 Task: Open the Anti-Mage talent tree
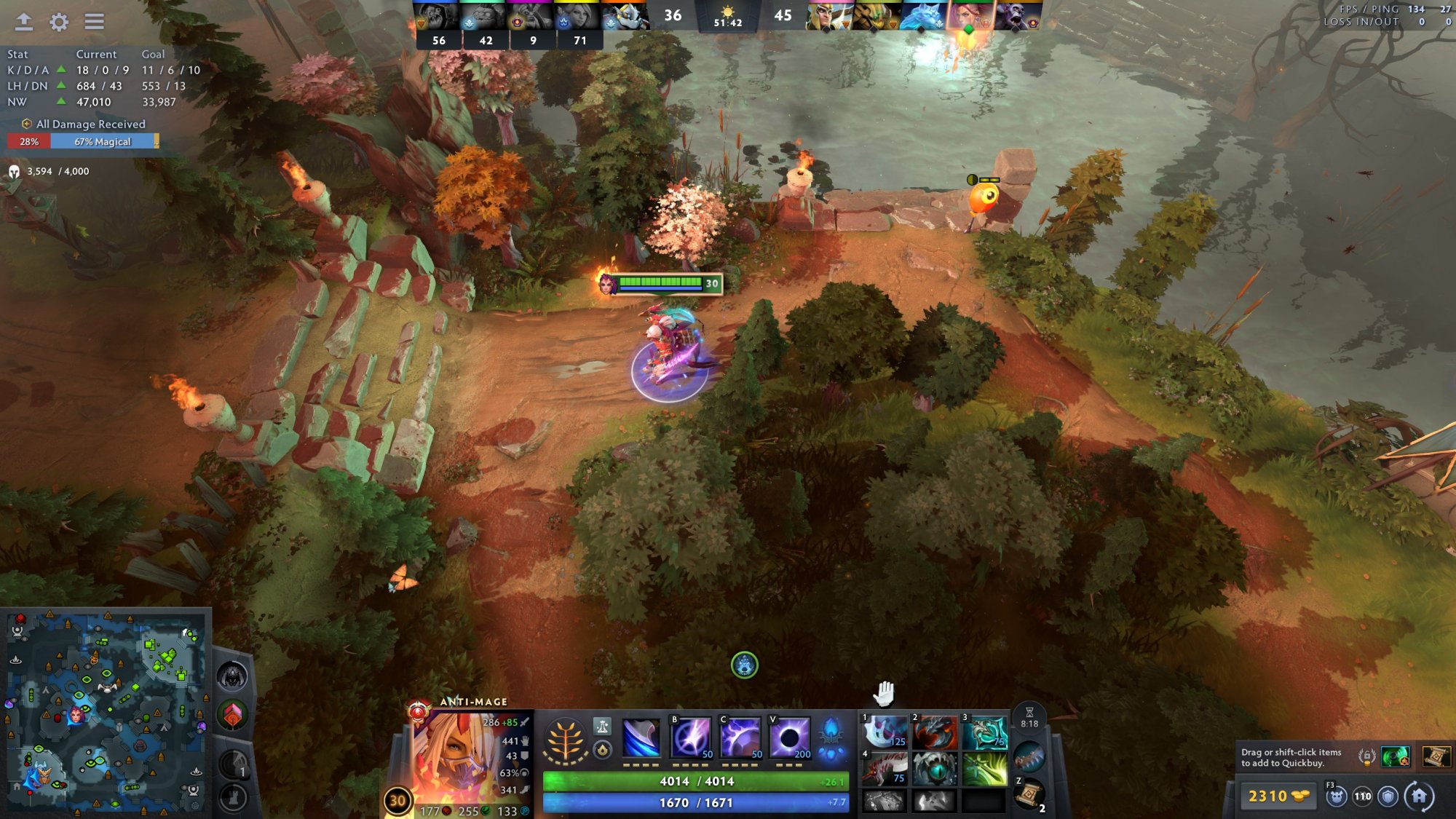click(x=565, y=740)
